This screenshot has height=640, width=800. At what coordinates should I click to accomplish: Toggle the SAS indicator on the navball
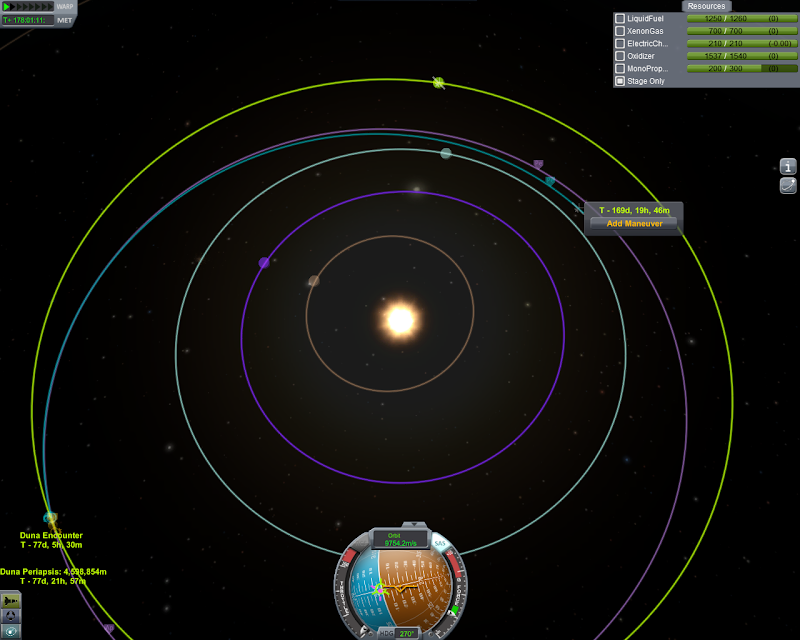[439, 544]
